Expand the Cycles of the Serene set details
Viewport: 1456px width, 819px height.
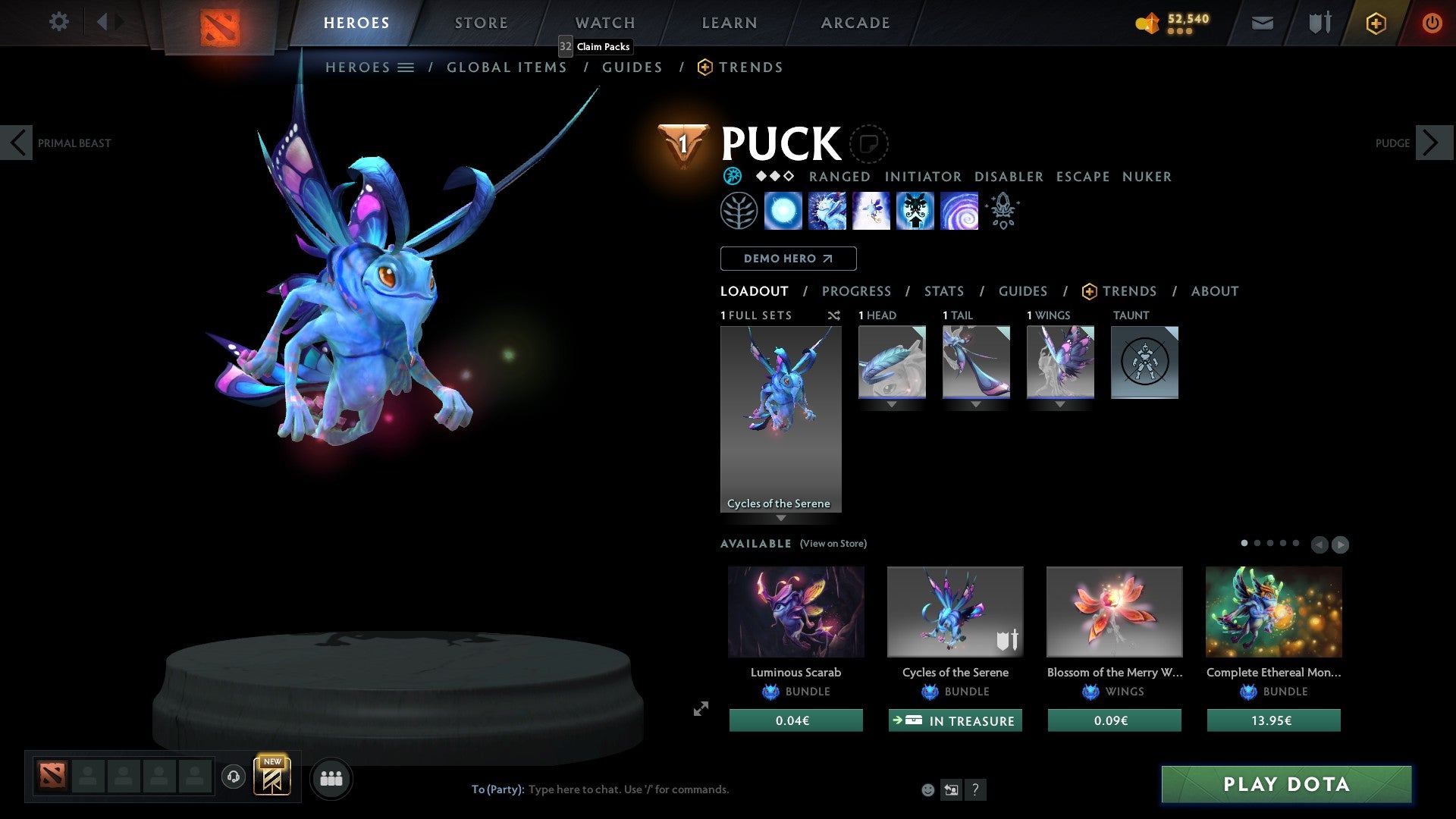pyautogui.click(x=781, y=517)
